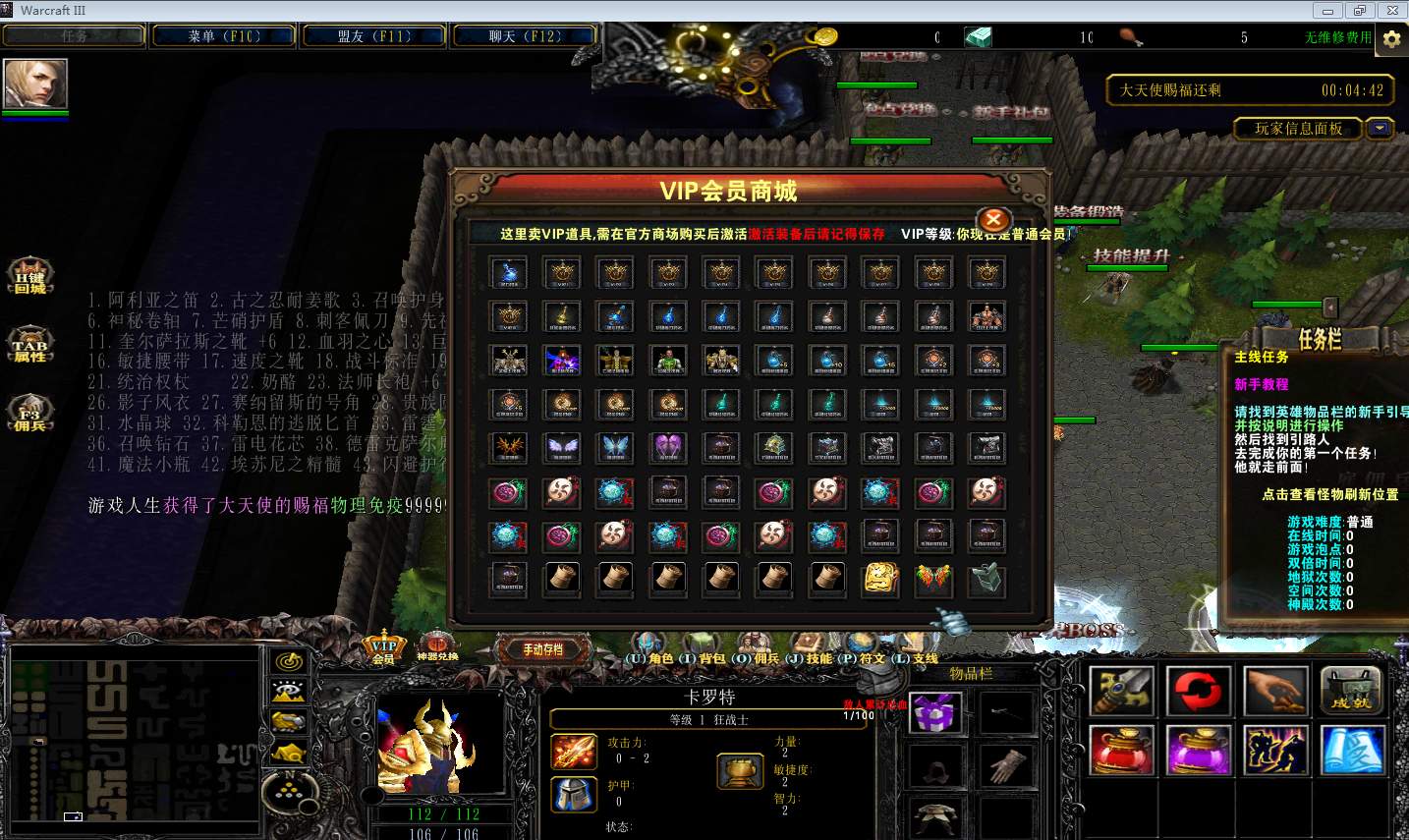This screenshot has width=1409, height=840.
Task: Open the 属性 attributes button
Action: [29, 347]
